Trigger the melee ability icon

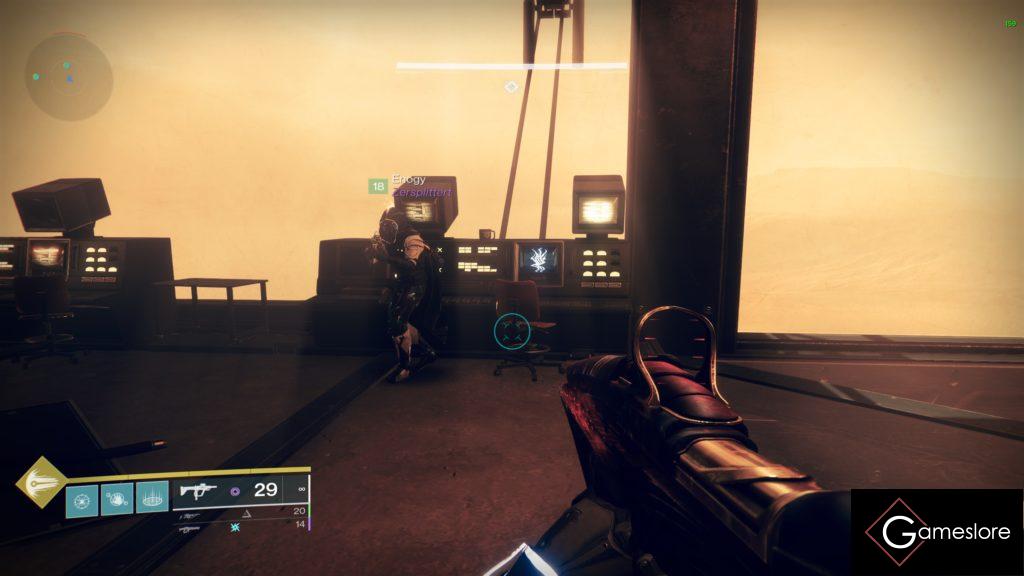pos(117,497)
